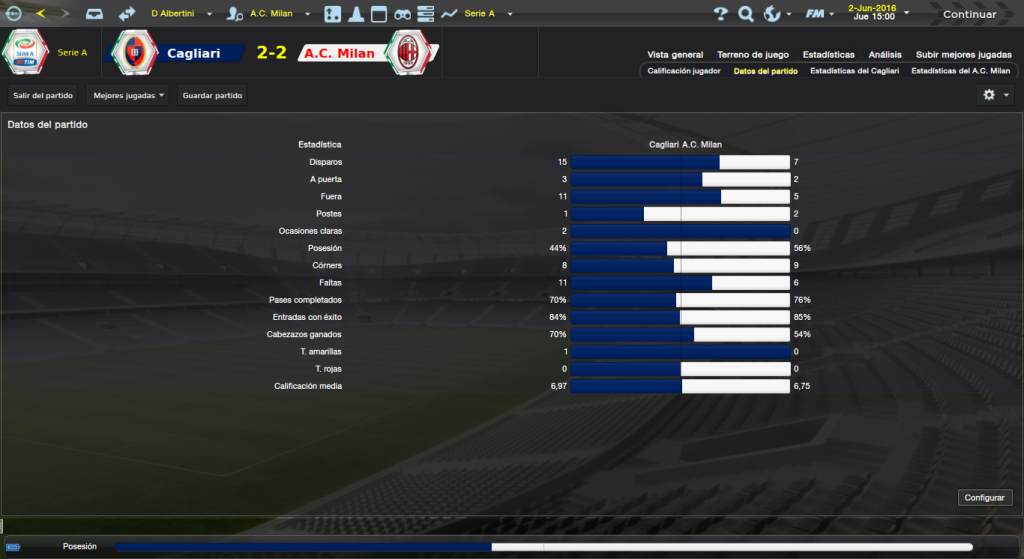The height and width of the screenshot is (559, 1024).
Task: Open the gear settings dropdown
Action: tap(996, 94)
